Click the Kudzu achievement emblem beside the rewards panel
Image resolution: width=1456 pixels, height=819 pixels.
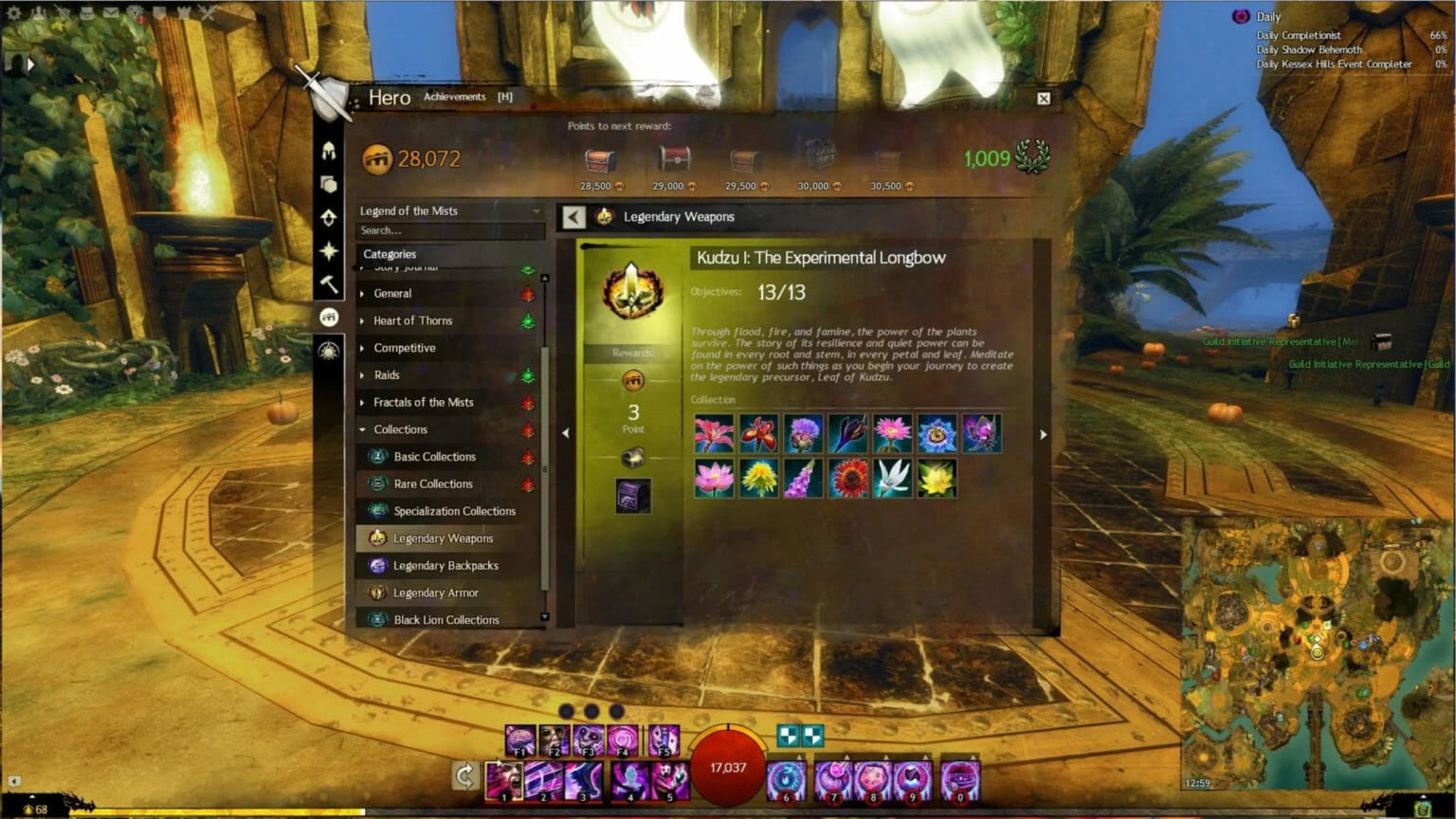pos(633,294)
